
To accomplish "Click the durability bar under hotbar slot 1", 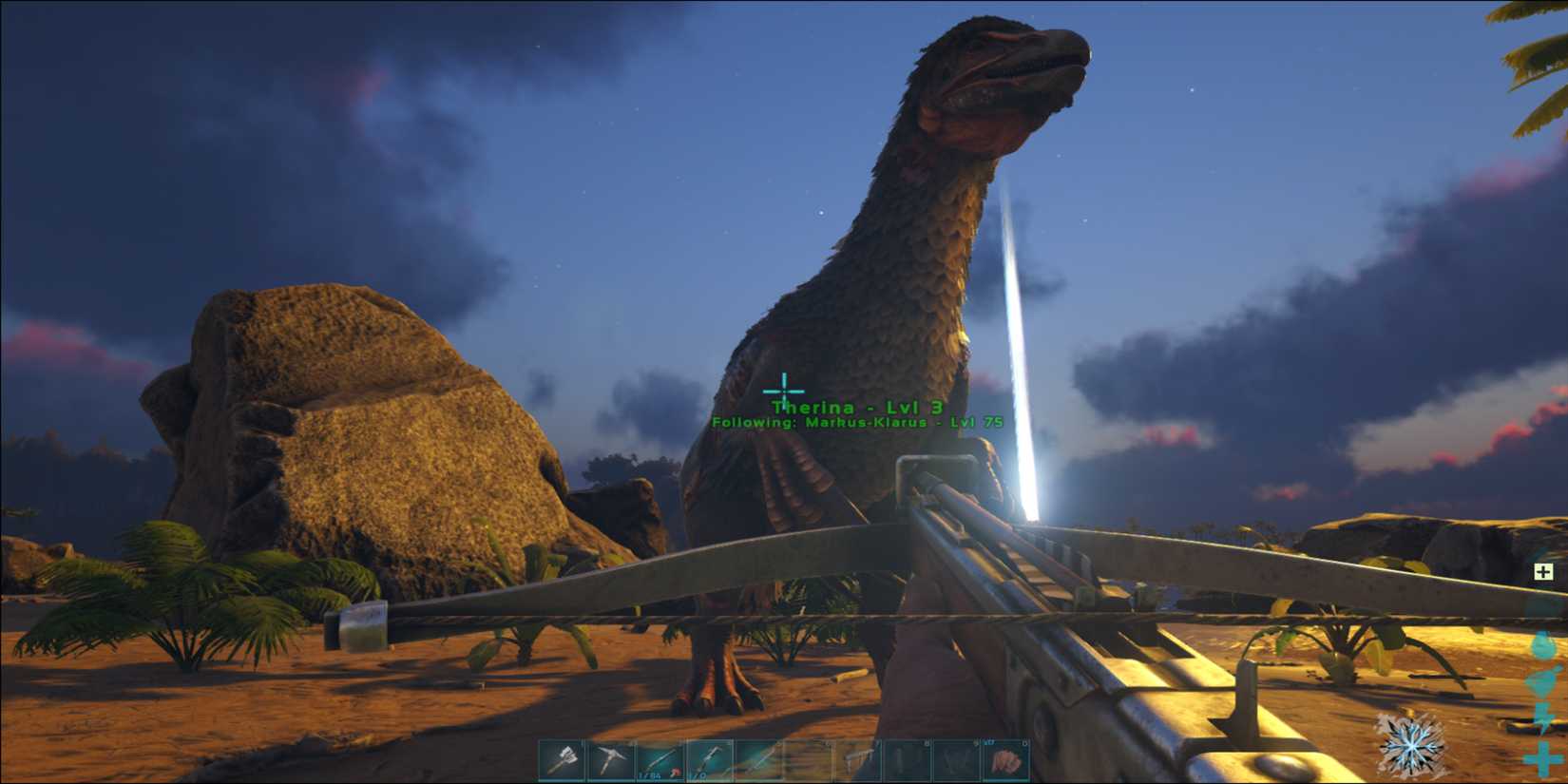I will coord(561,779).
